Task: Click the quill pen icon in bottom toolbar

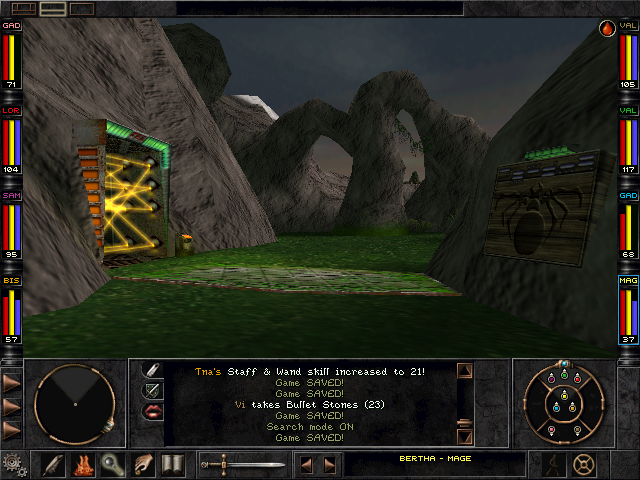Action: point(53,465)
